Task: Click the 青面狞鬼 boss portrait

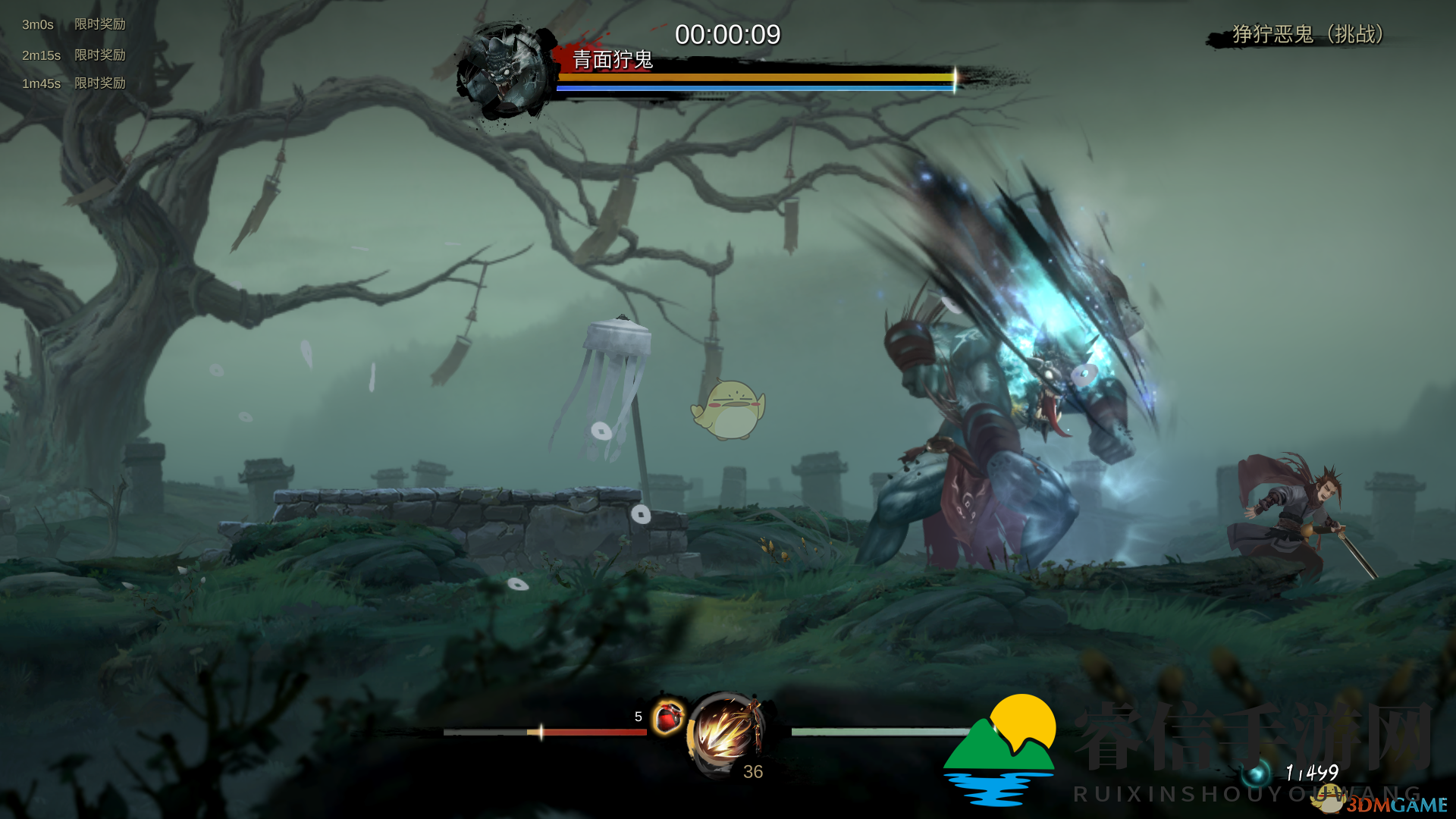Action: tap(504, 71)
